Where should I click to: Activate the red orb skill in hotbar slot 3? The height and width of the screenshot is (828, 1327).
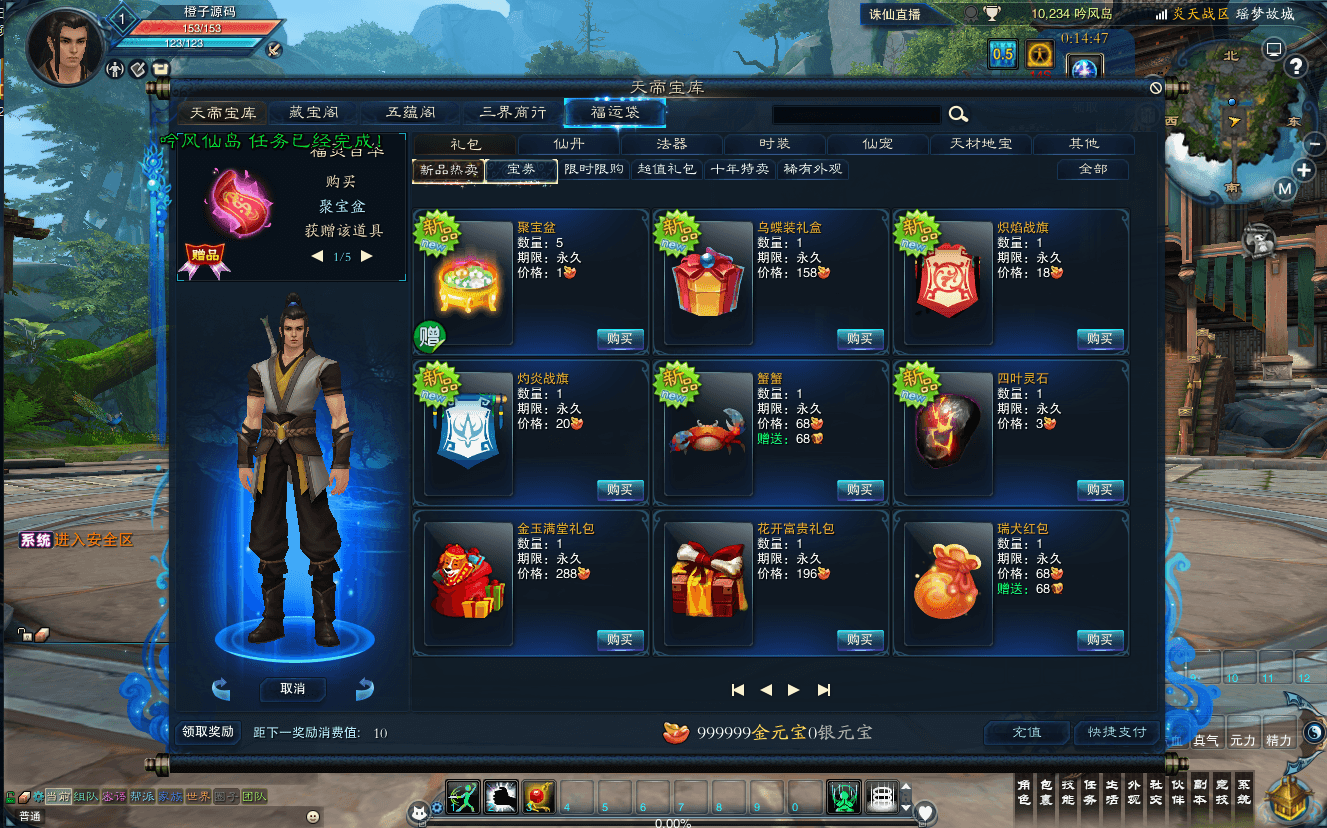537,797
